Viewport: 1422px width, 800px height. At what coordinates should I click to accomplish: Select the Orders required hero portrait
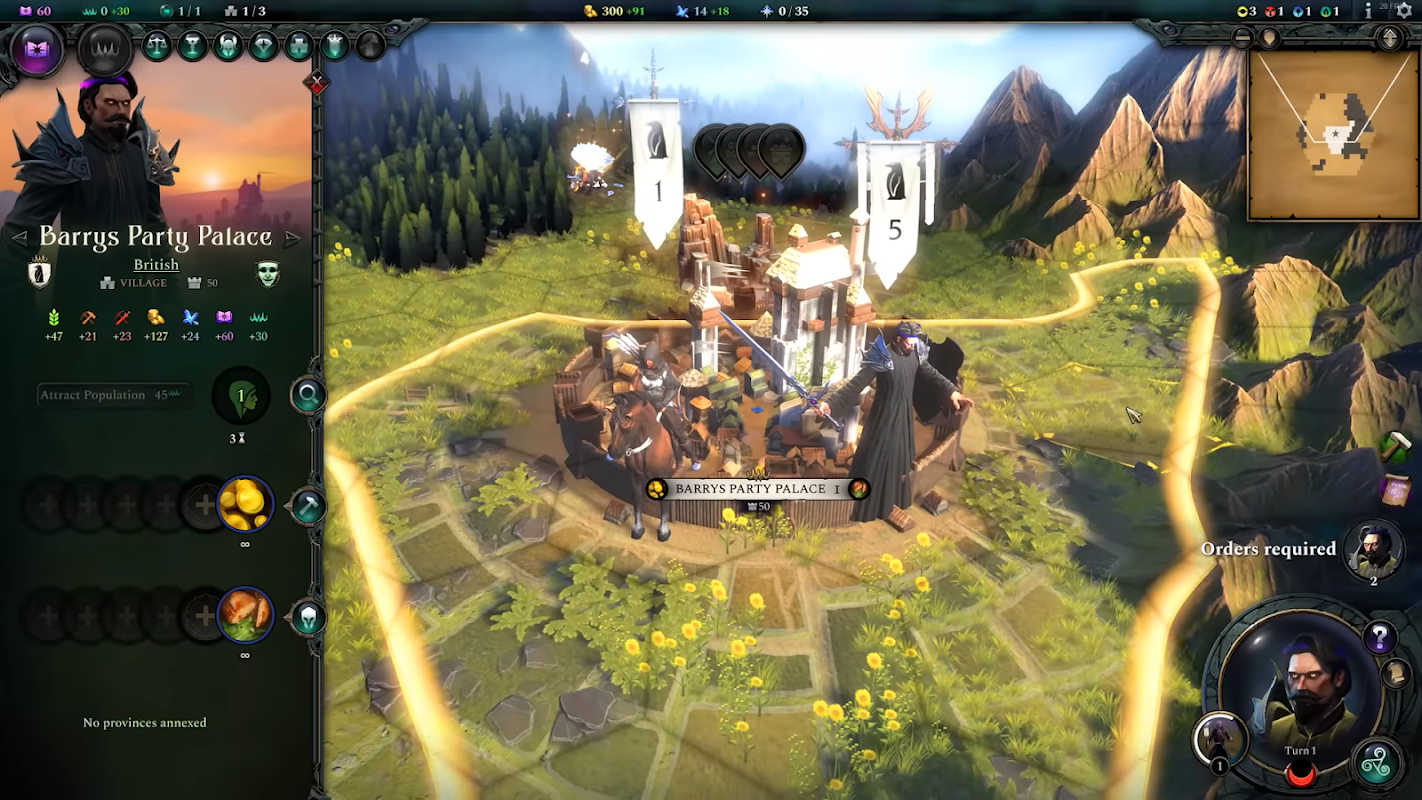point(1373,550)
